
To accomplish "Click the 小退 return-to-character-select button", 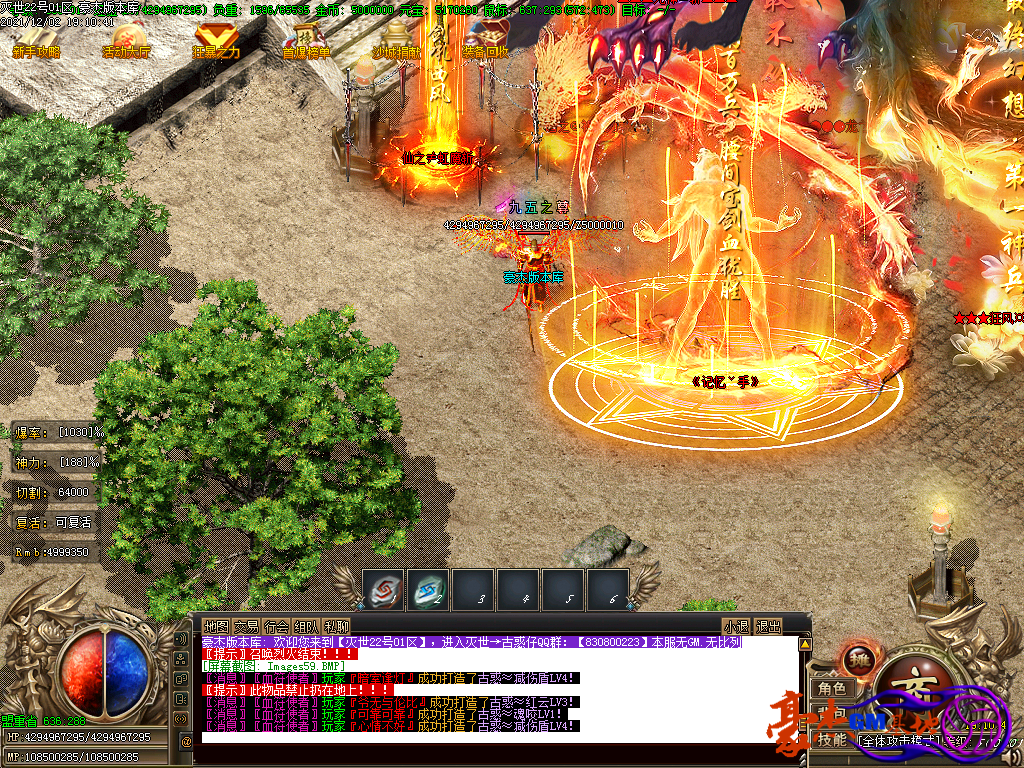I will [x=736, y=626].
